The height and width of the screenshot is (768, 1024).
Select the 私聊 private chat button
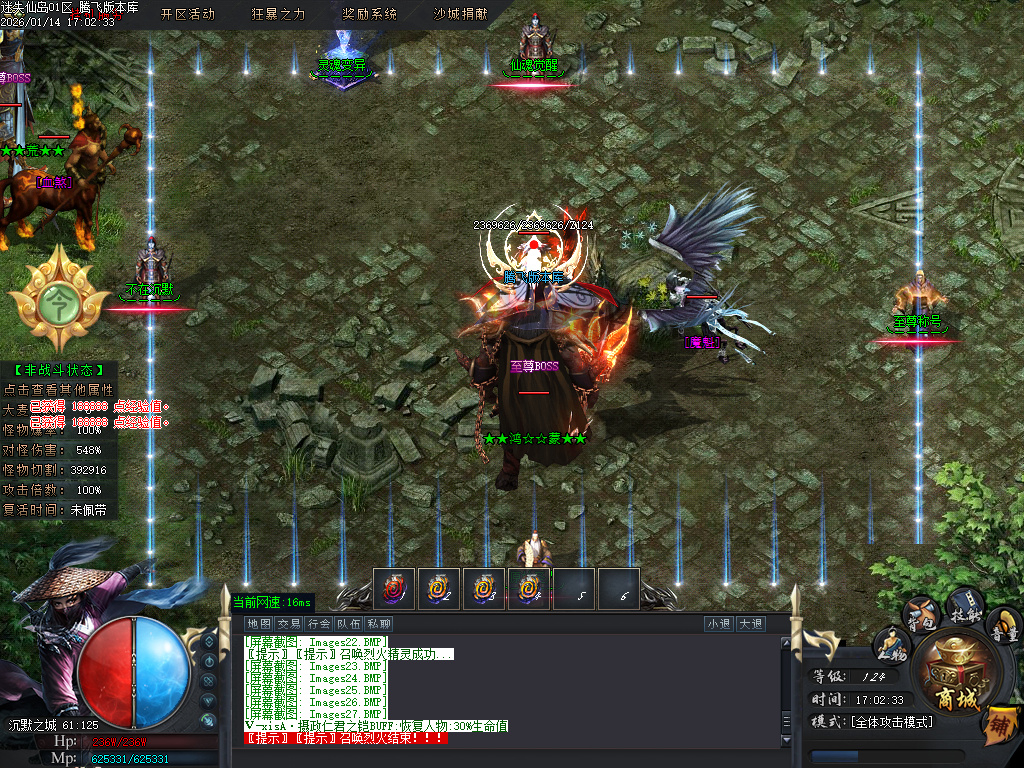379,624
